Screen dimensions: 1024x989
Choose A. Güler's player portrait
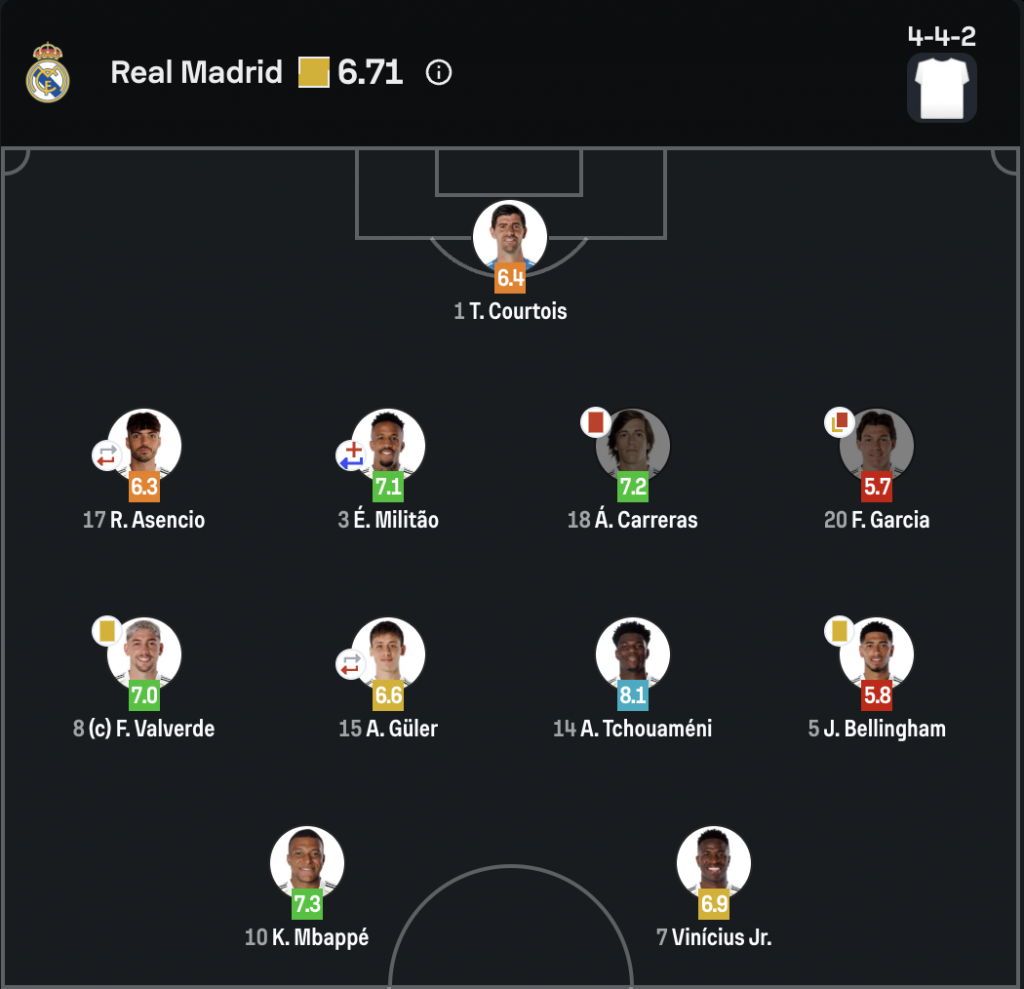(x=389, y=654)
